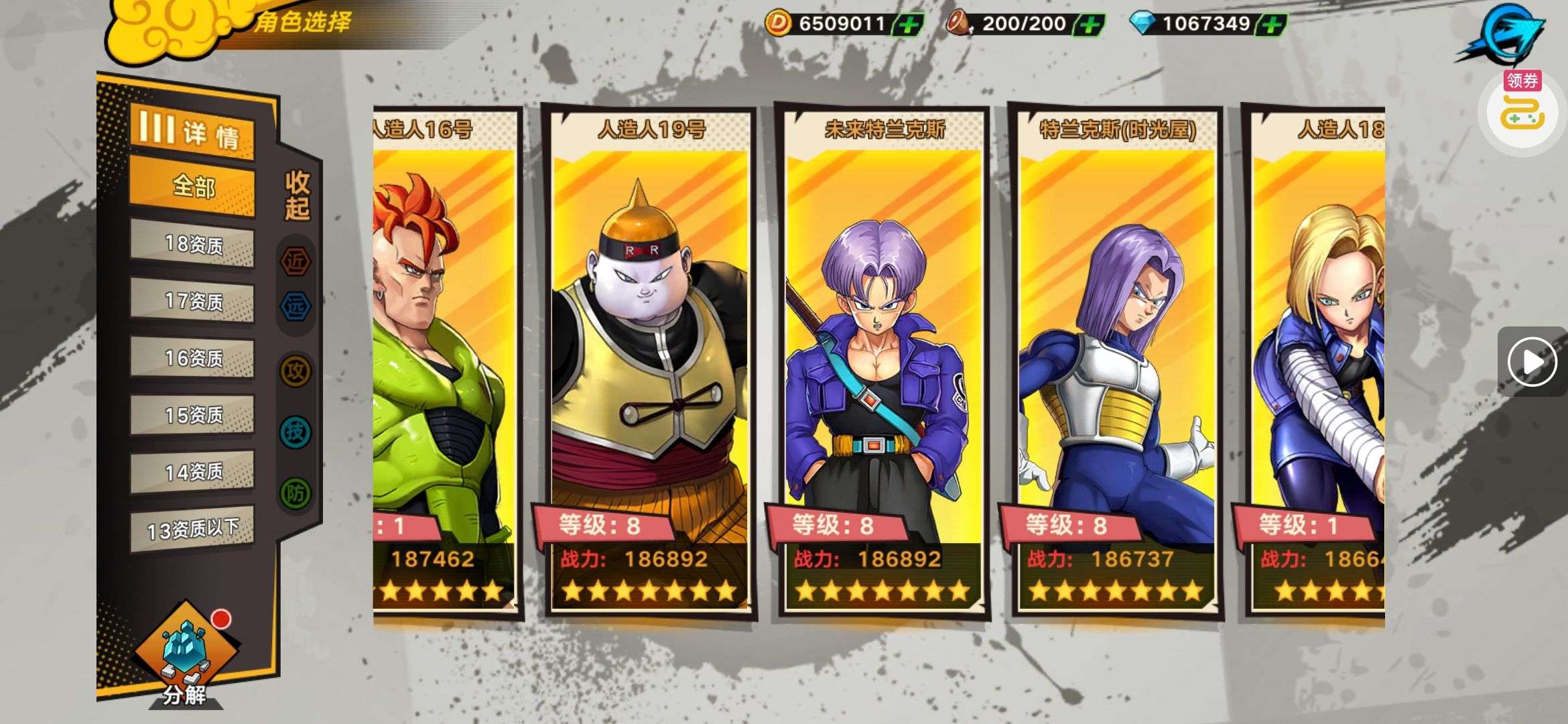The height and width of the screenshot is (724, 1568).
Task: Choose the 15资质 filter
Action: click(192, 416)
